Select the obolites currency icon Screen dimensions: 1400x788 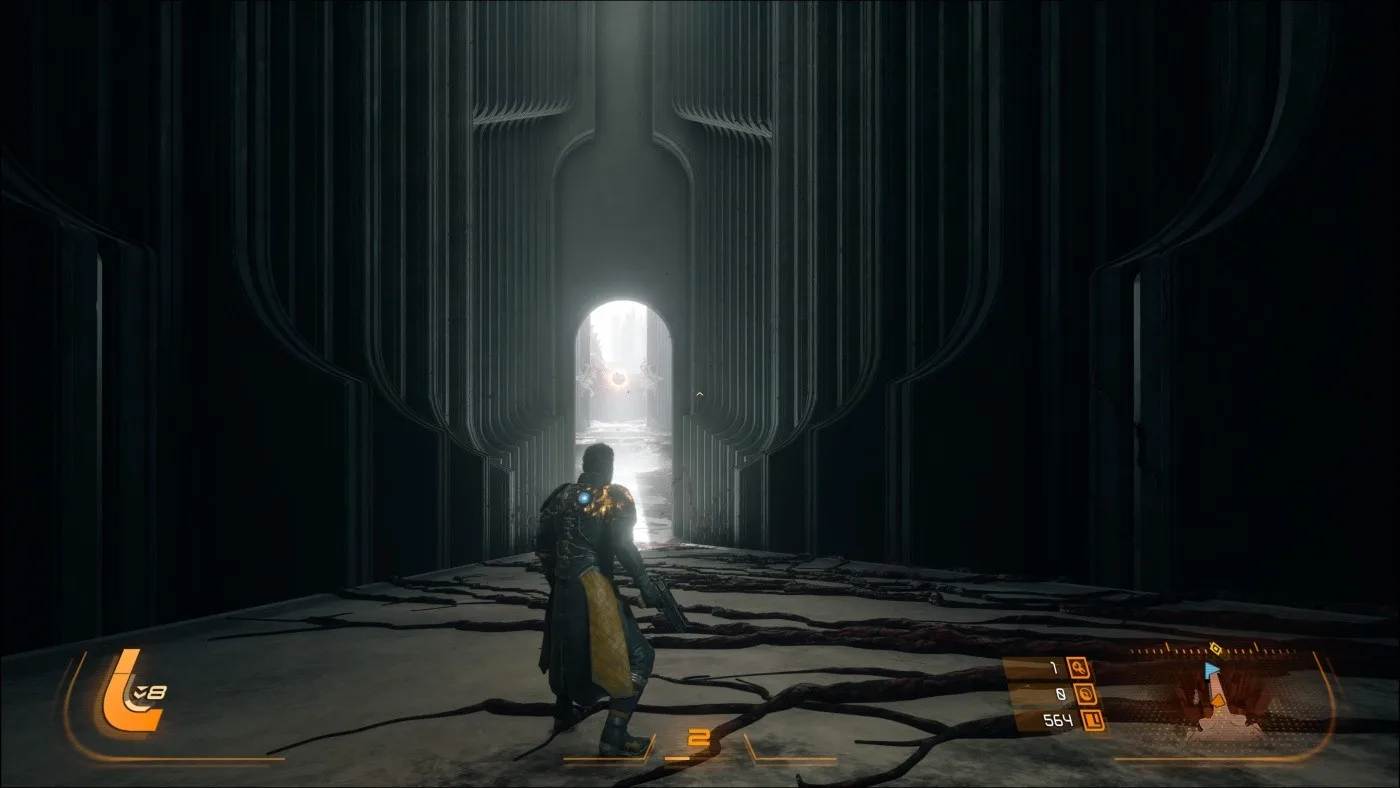coord(1093,720)
